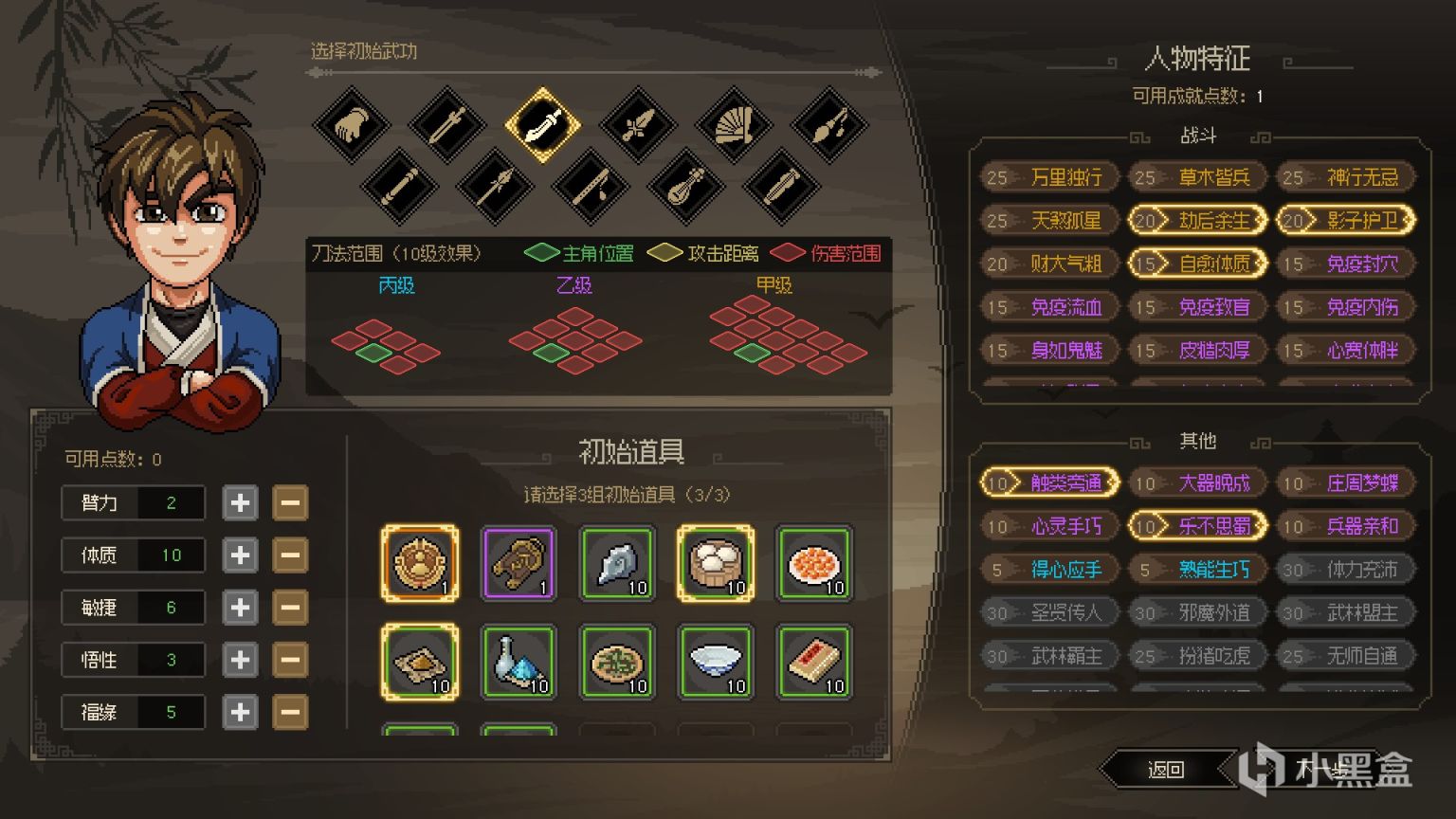Select the fist combat style icon
The width and height of the screenshot is (1456, 819).
[351, 126]
